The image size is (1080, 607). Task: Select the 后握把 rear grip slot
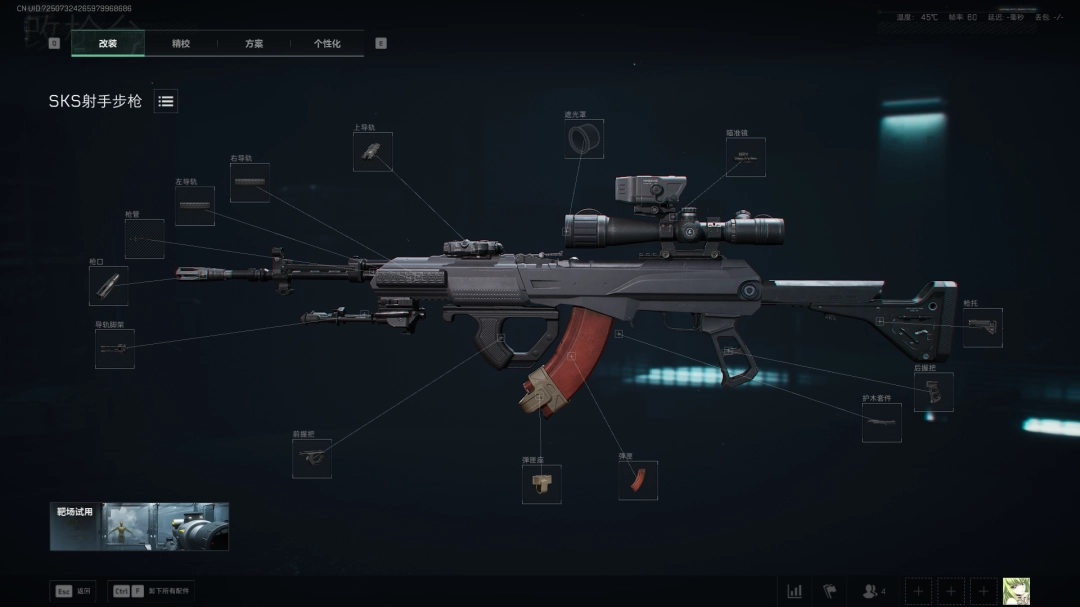[x=933, y=392]
